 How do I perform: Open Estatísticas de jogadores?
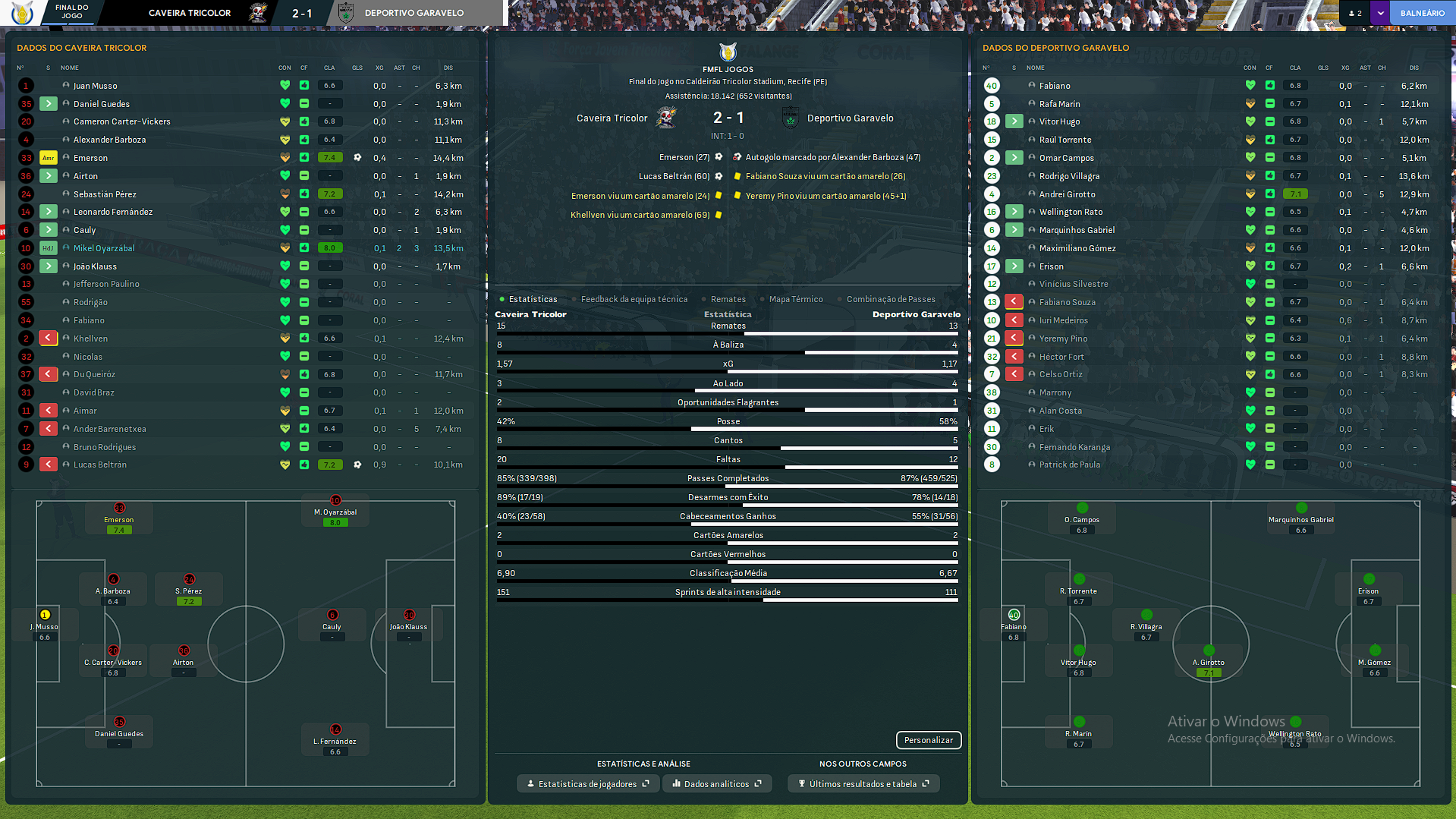tap(588, 784)
